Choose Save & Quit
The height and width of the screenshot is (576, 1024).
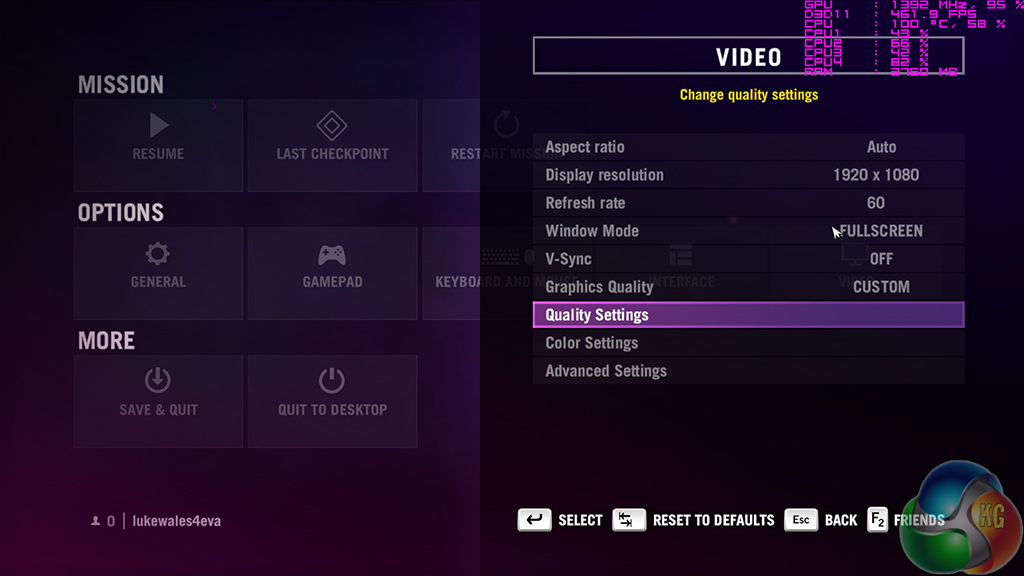tap(158, 401)
